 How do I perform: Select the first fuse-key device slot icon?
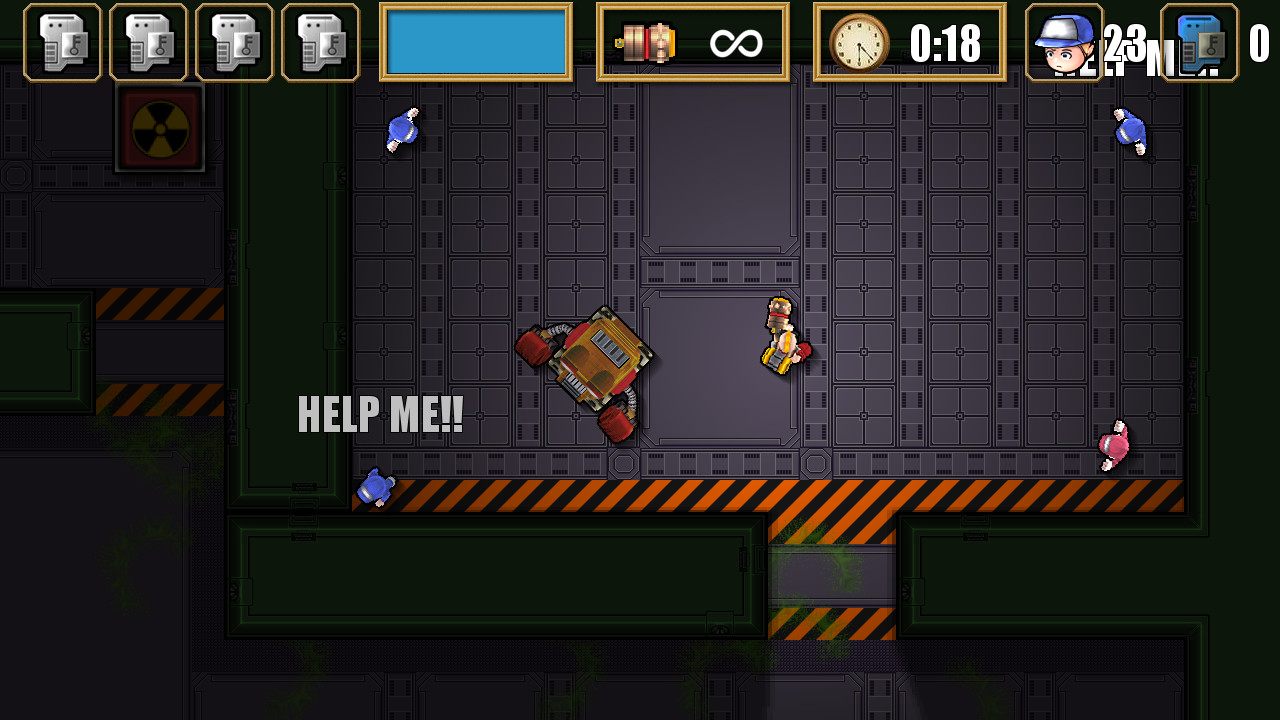62,41
